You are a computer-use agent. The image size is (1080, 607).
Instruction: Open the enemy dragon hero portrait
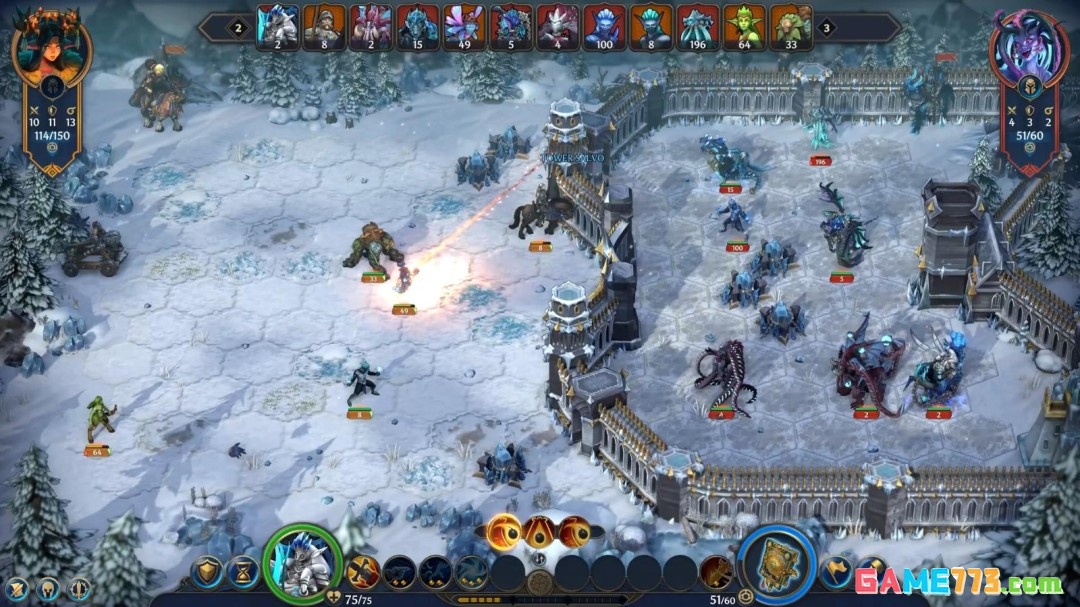pyautogui.click(x=1028, y=52)
